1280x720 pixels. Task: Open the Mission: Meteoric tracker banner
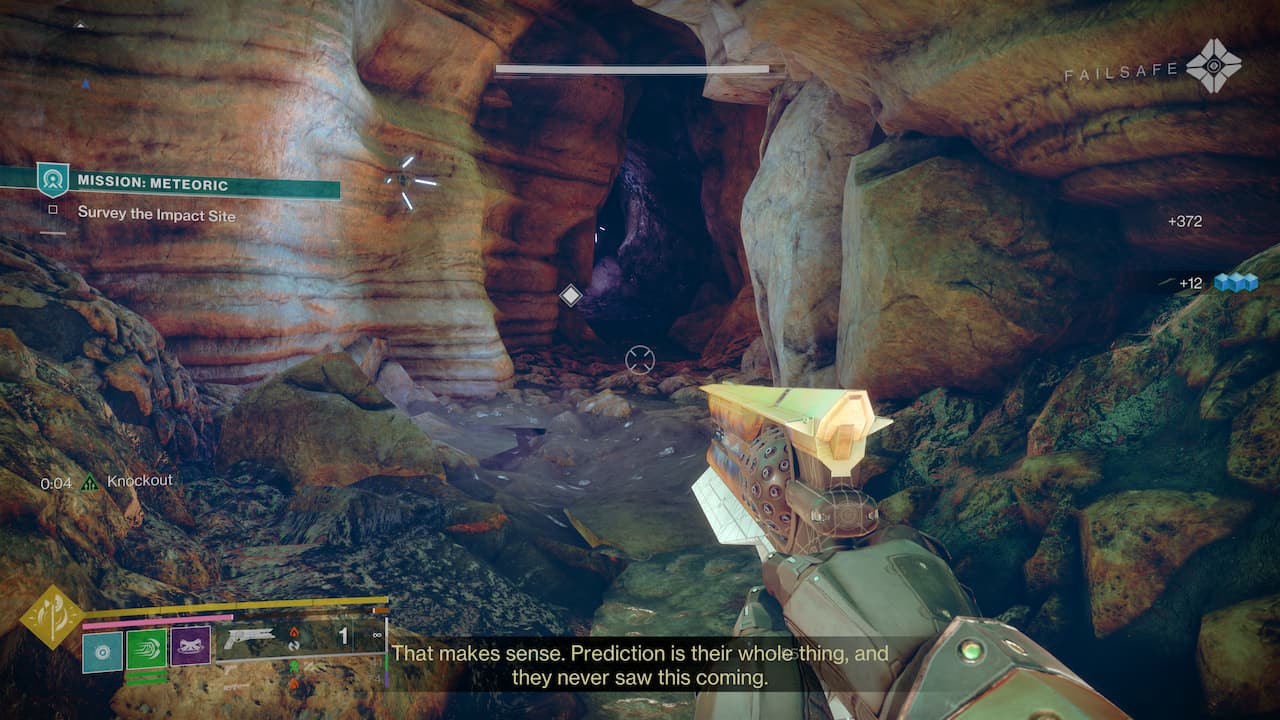(x=190, y=184)
